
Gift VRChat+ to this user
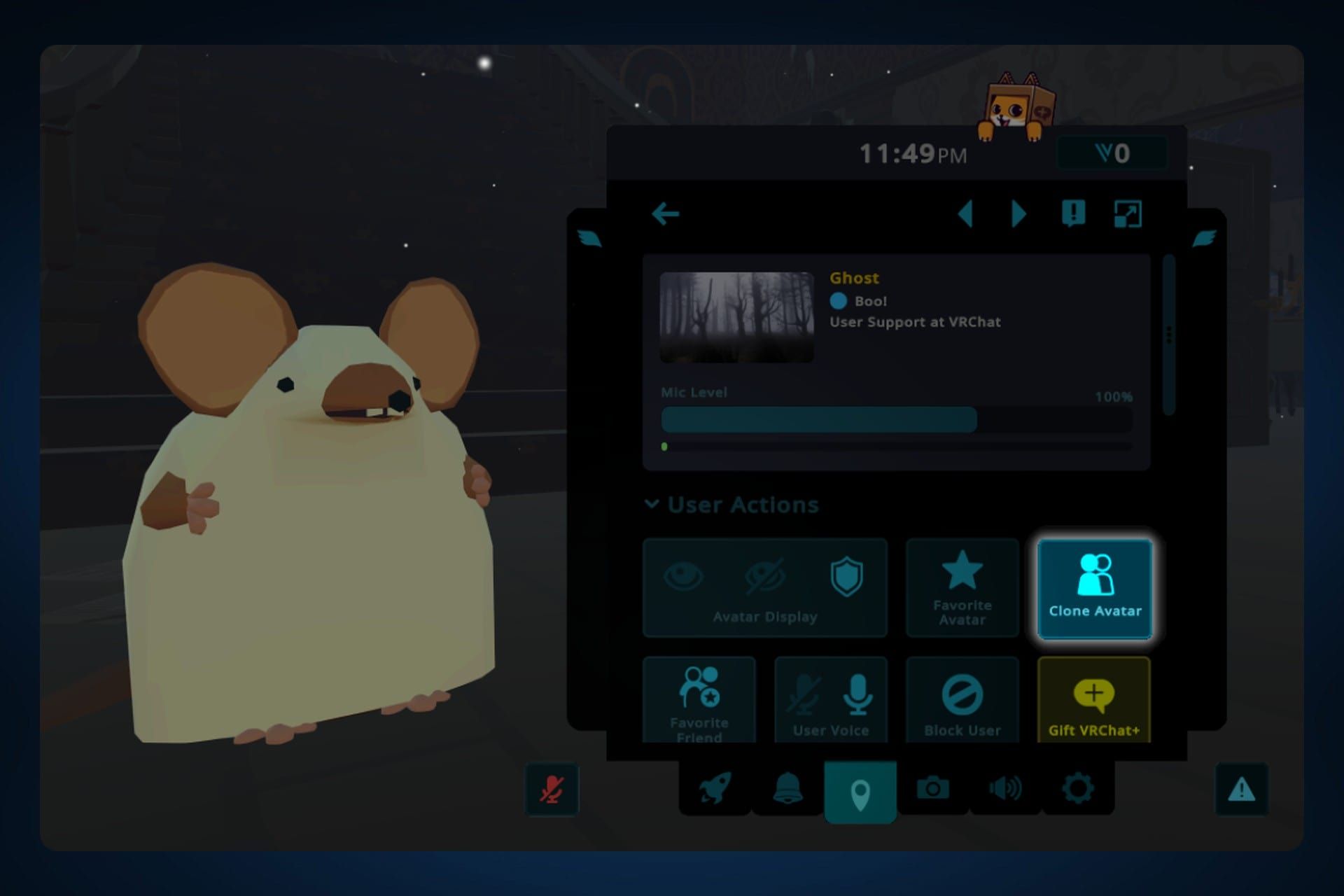pyautogui.click(x=1093, y=699)
